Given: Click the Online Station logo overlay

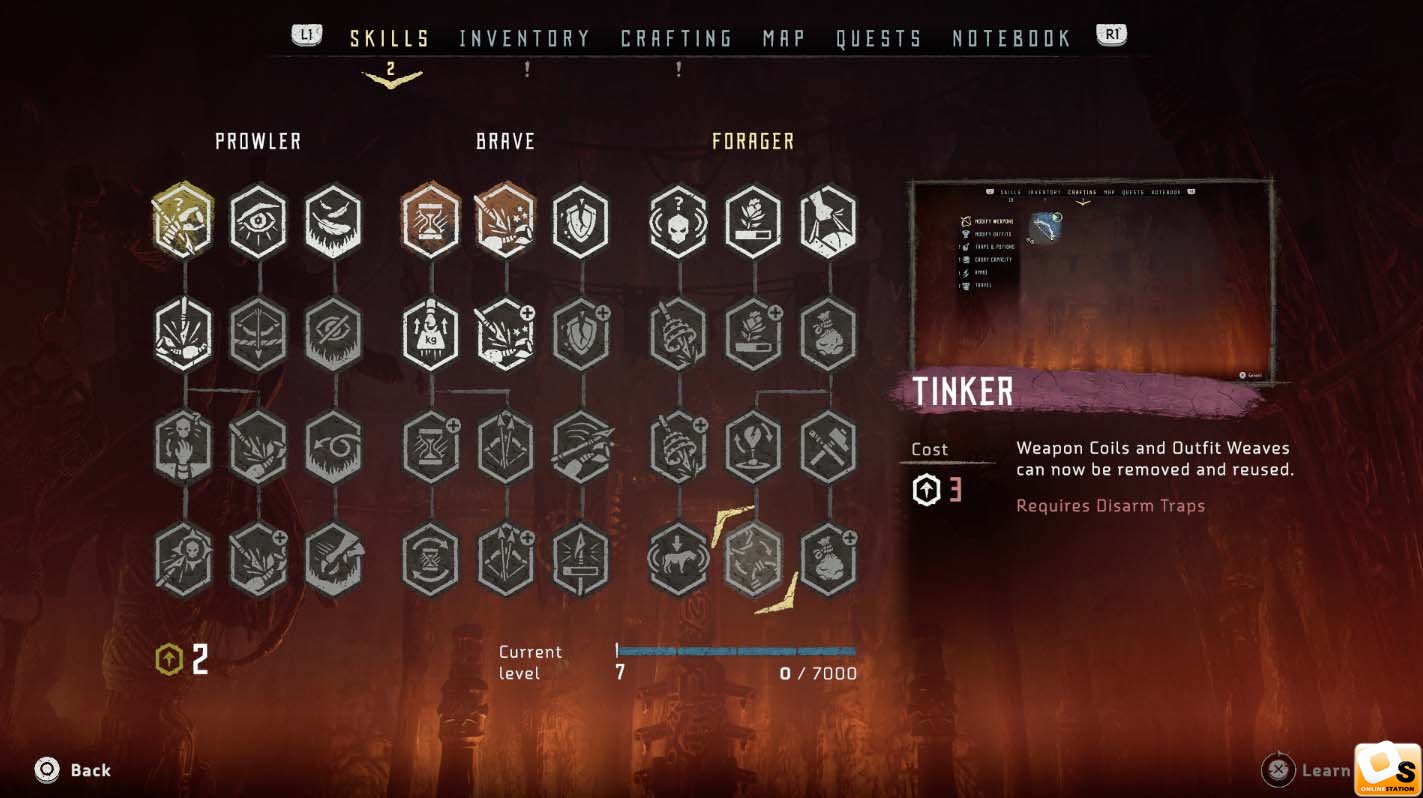Looking at the screenshot, I should [x=1387, y=769].
